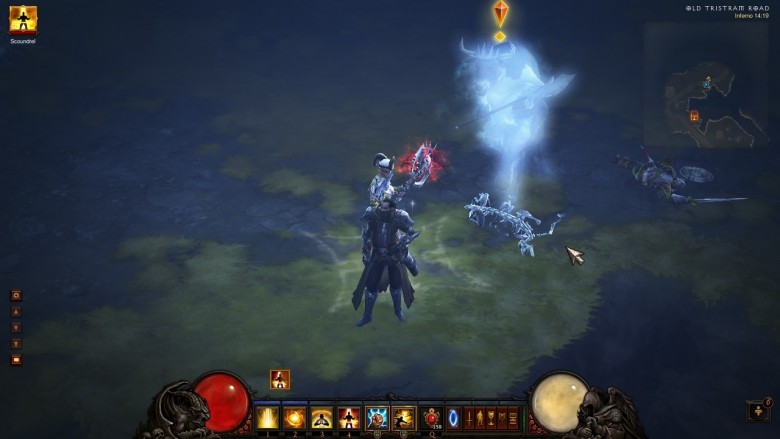Open the skills menu sword button
This screenshot has height=439, width=780.
468,417
